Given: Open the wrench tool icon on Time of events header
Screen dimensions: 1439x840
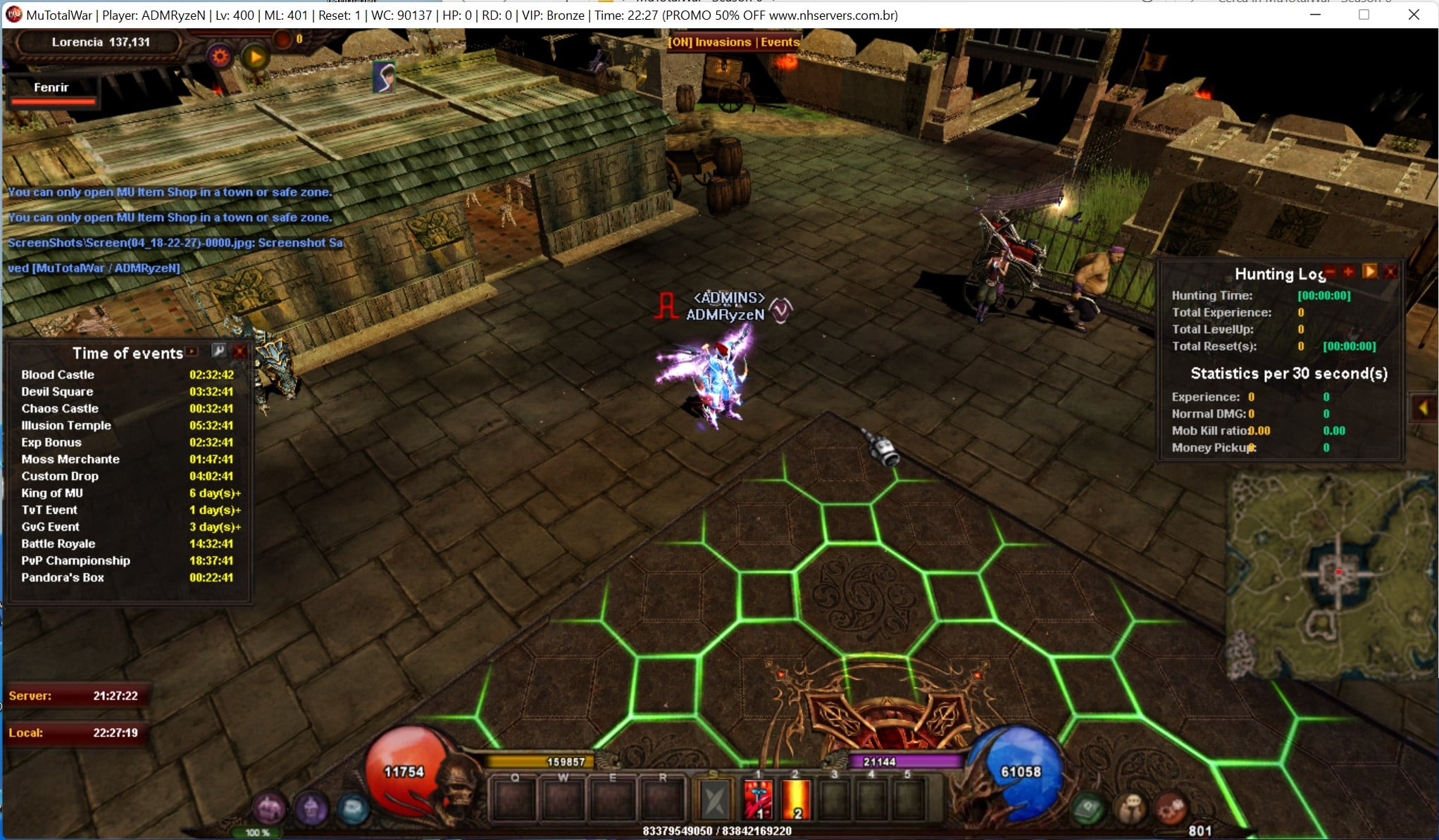Looking at the screenshot, I should 218,351.
